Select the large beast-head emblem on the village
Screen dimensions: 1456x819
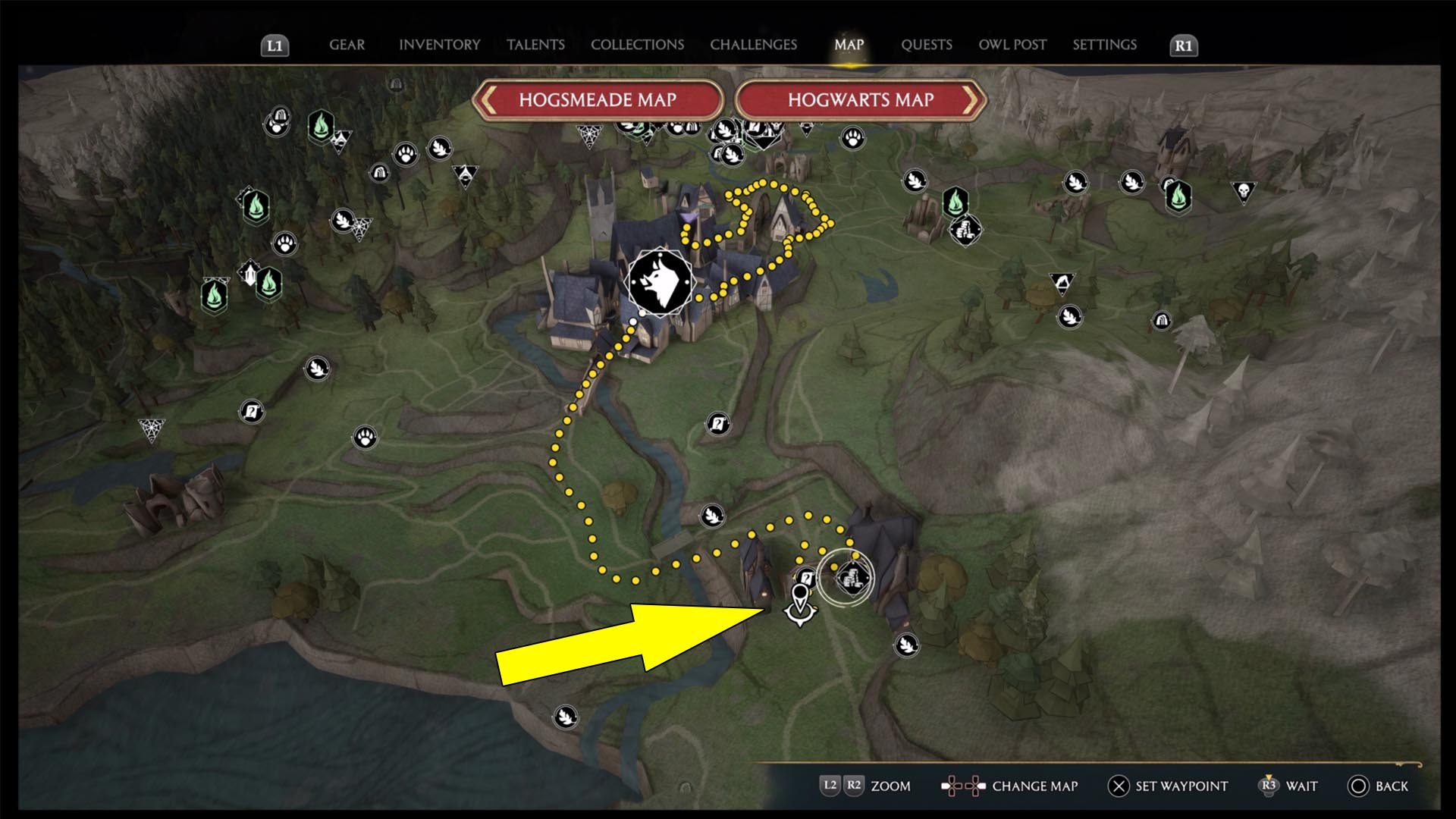pyautogui.click(x=660, y=282)
